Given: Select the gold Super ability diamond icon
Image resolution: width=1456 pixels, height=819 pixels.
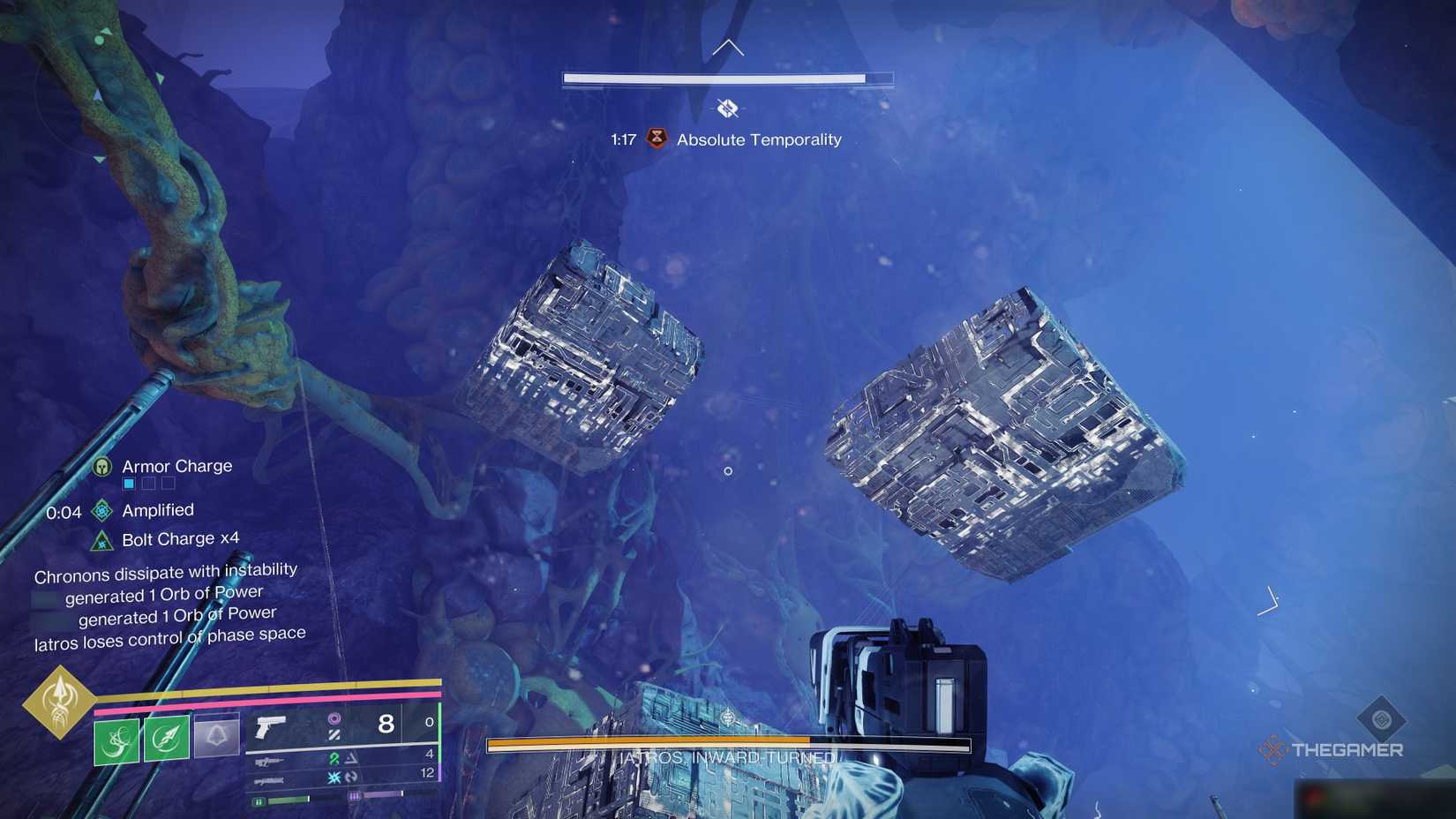Looking at the screenshot, I should click(x=61, y=703).
